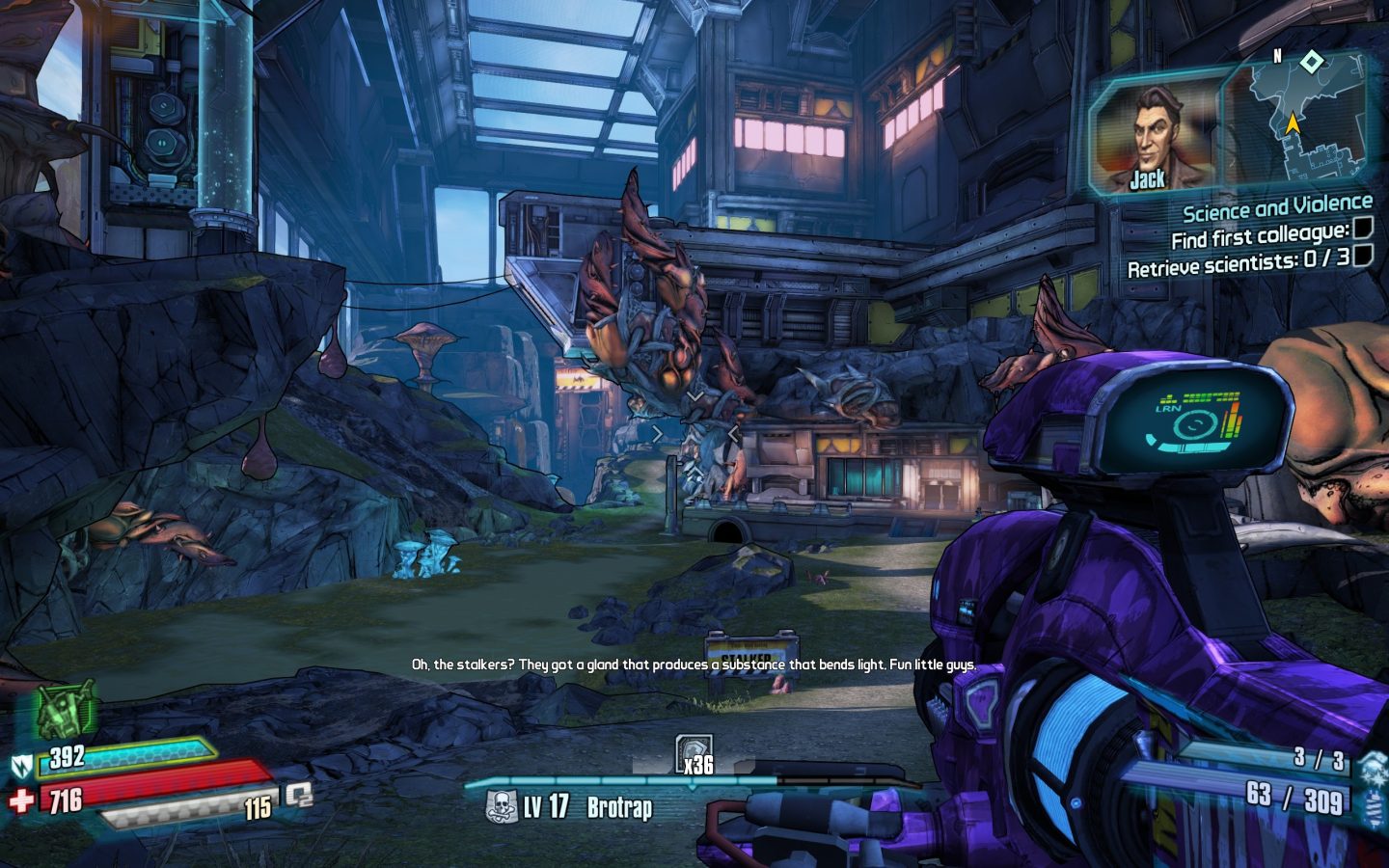Screen dimensions: 1389x868
Task: Click the red health cross icon
Action: coord(22,800)
